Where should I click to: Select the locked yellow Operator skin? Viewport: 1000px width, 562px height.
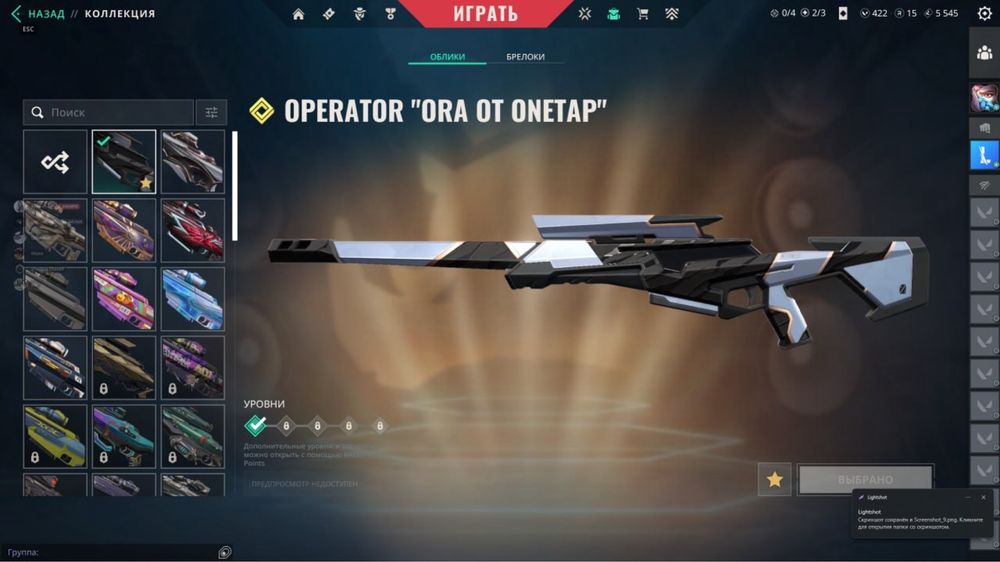point(55,436)
